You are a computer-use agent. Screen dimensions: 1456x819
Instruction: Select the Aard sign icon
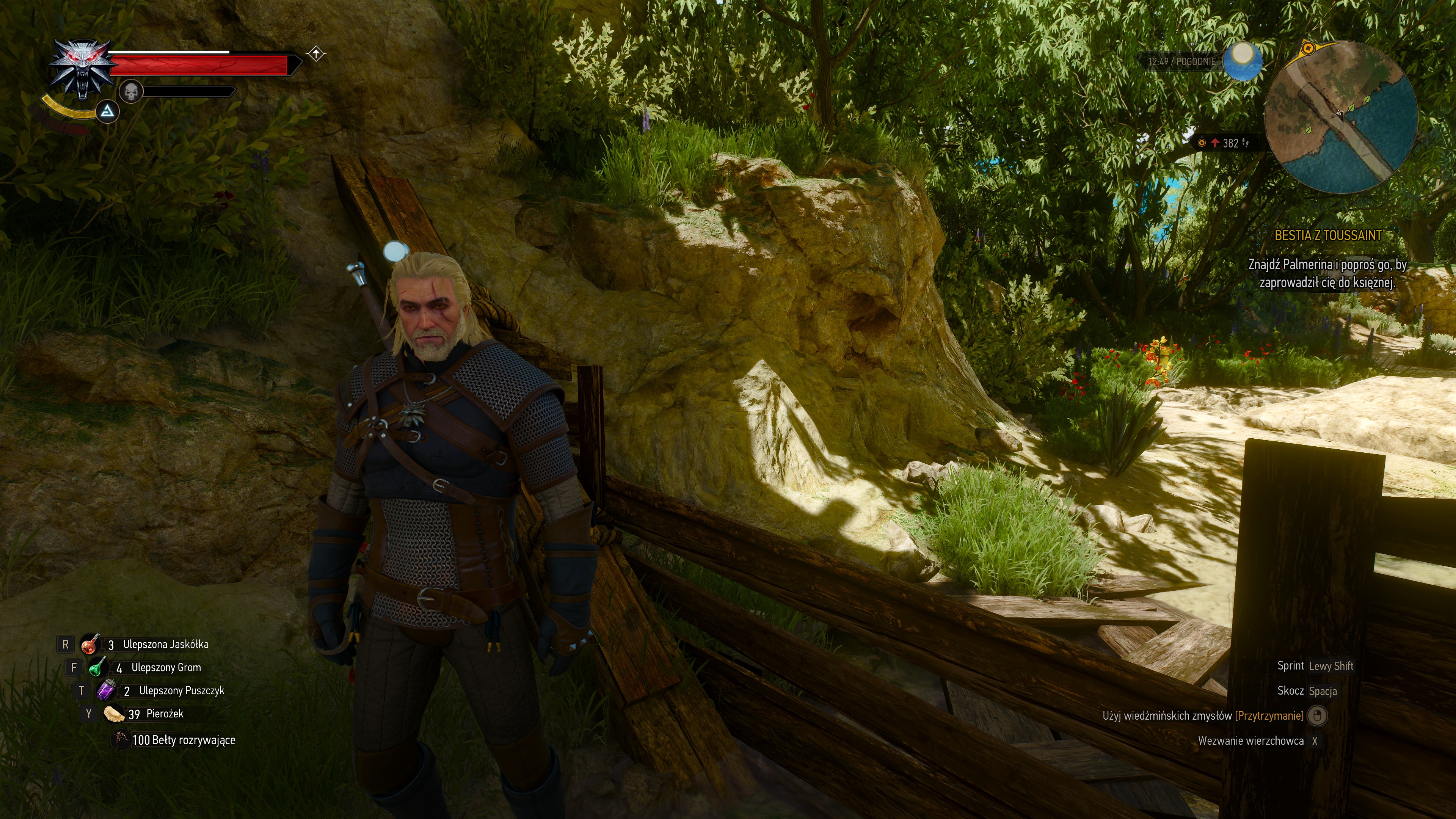(x=107, y=112)
